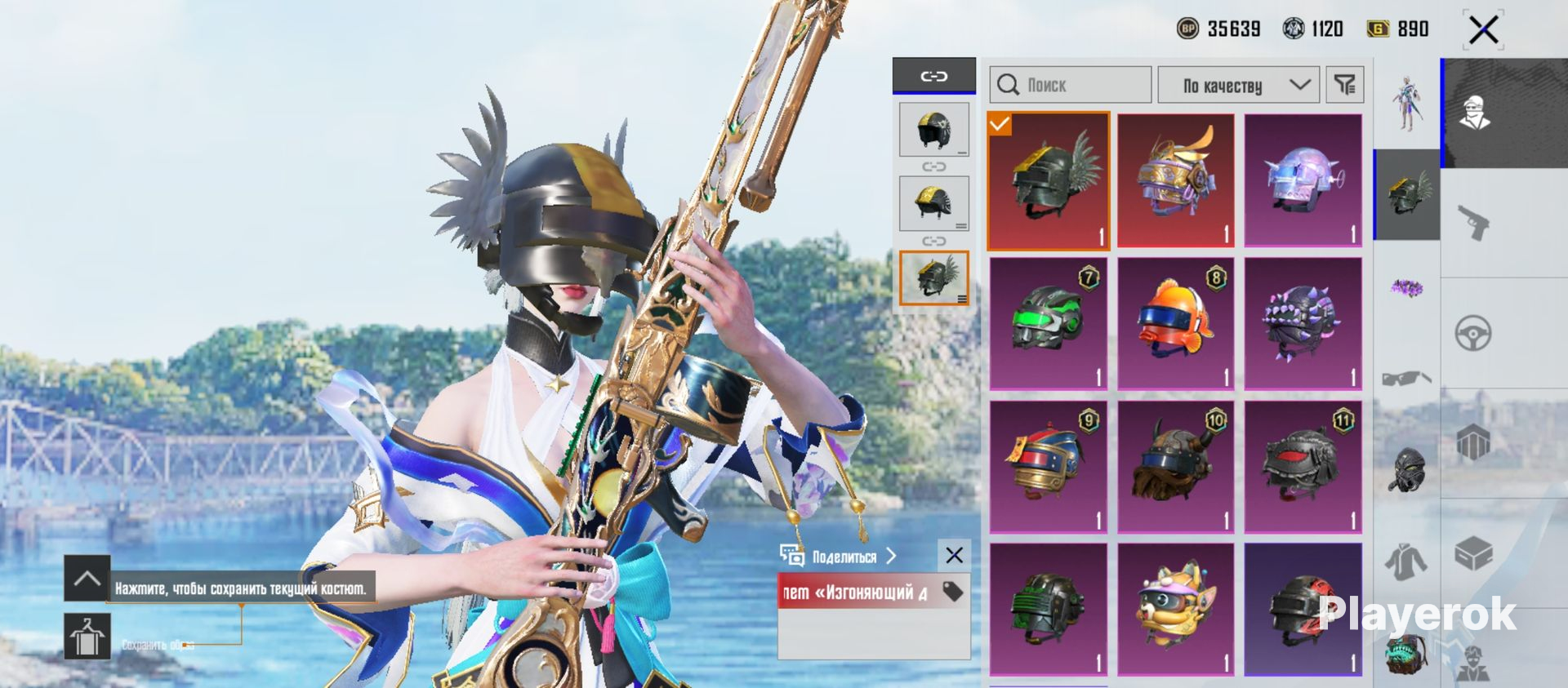Screen dimensions: 1568x688
Task: Select the red-black dragon helmet skin
Action: click(x=1303, y=467)
